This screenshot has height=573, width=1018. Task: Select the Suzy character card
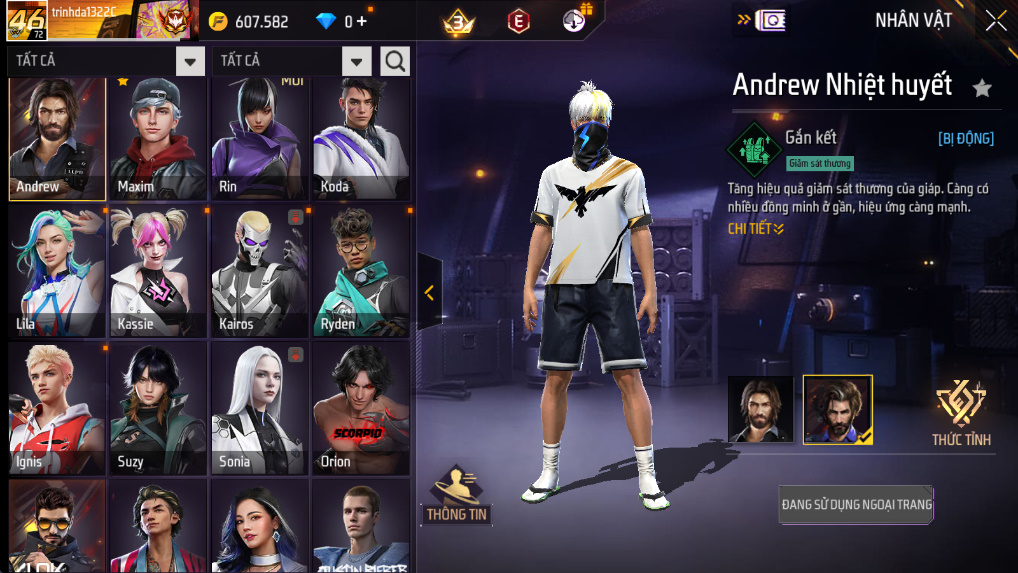(158, 408)
